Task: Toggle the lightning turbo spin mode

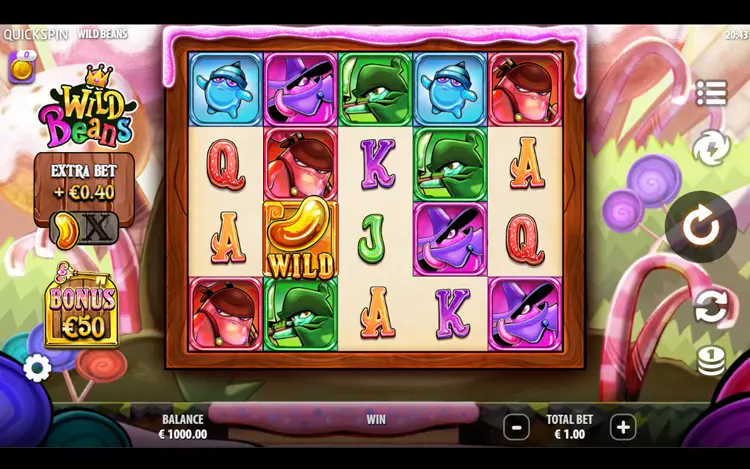Action: [711, 148]
